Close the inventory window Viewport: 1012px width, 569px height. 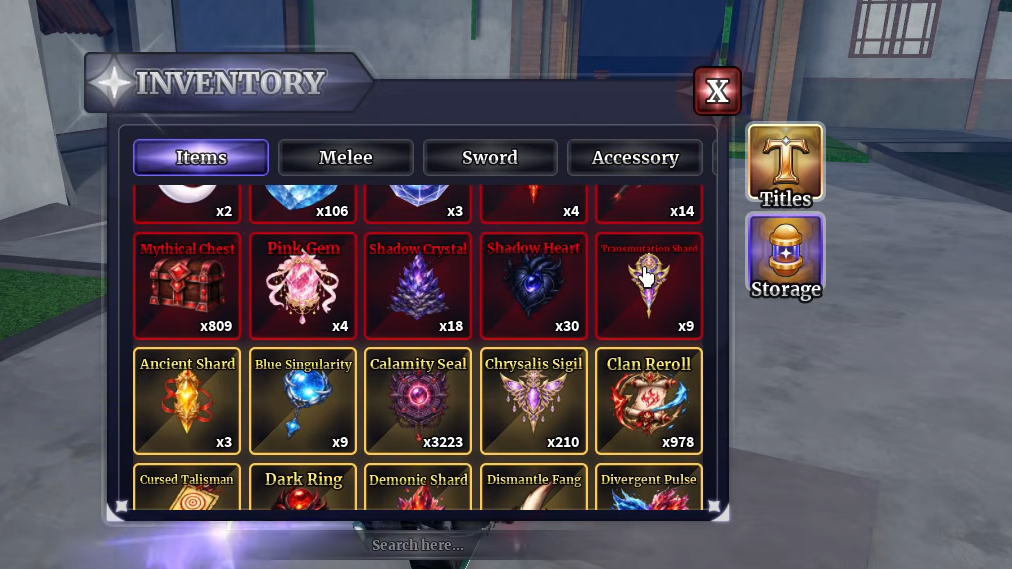pos(717,91)
